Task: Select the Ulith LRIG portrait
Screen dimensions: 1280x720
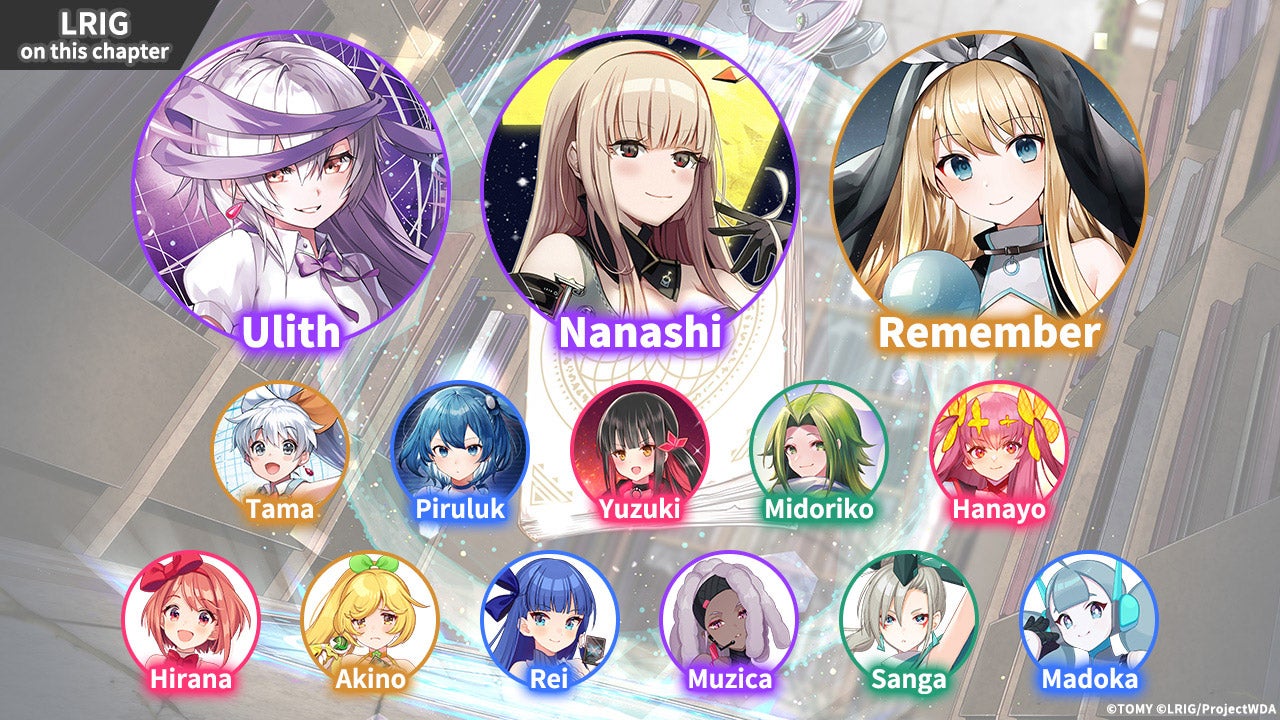Action: tap(291, 190)
